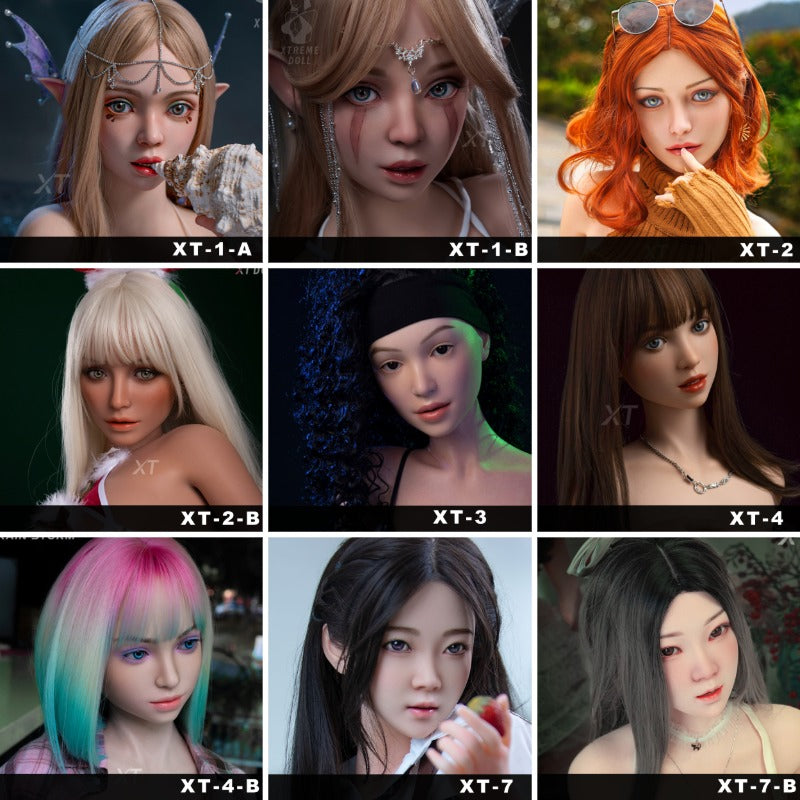This screenshot has height=800, width=800.
Task: Choose the tile labeled XT-7
Action: tap(400, 668)
